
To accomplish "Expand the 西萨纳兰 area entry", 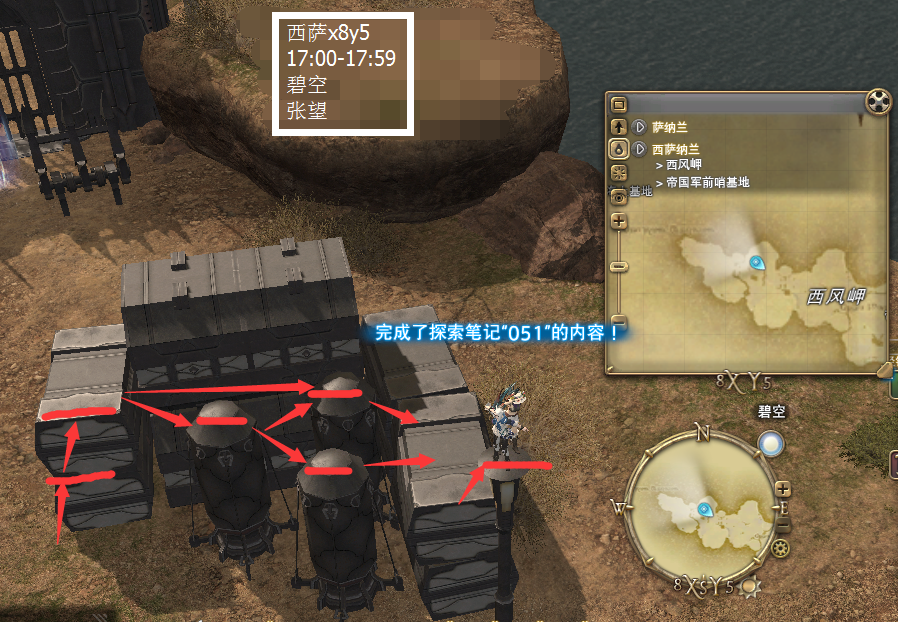I will [x=640, y=148].
